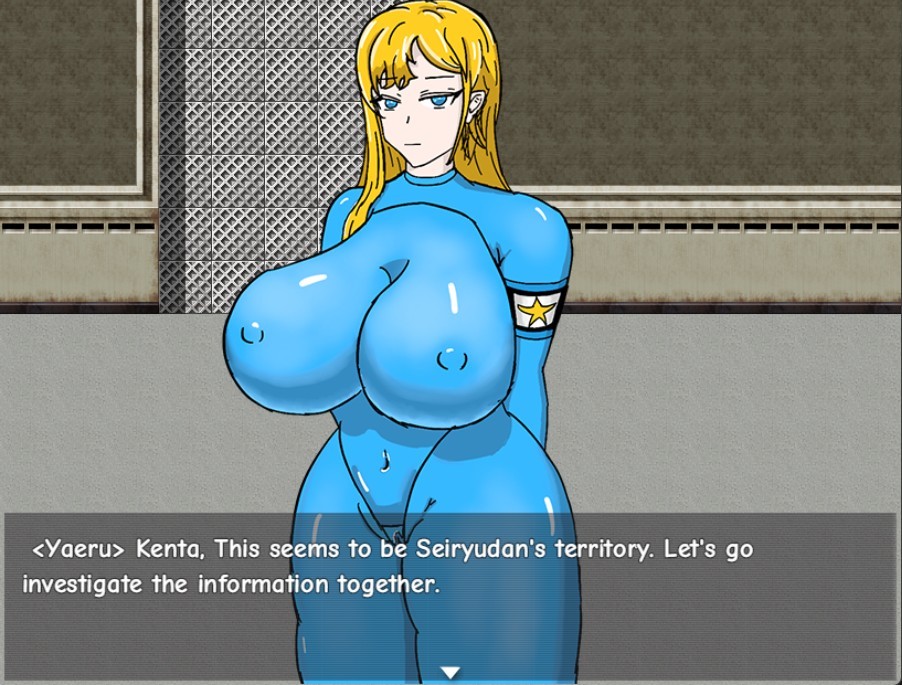Screen dimensions: 902x685
Task: Advance dialogue with the white arrow indicator
Action: click(x=450, y=673)
